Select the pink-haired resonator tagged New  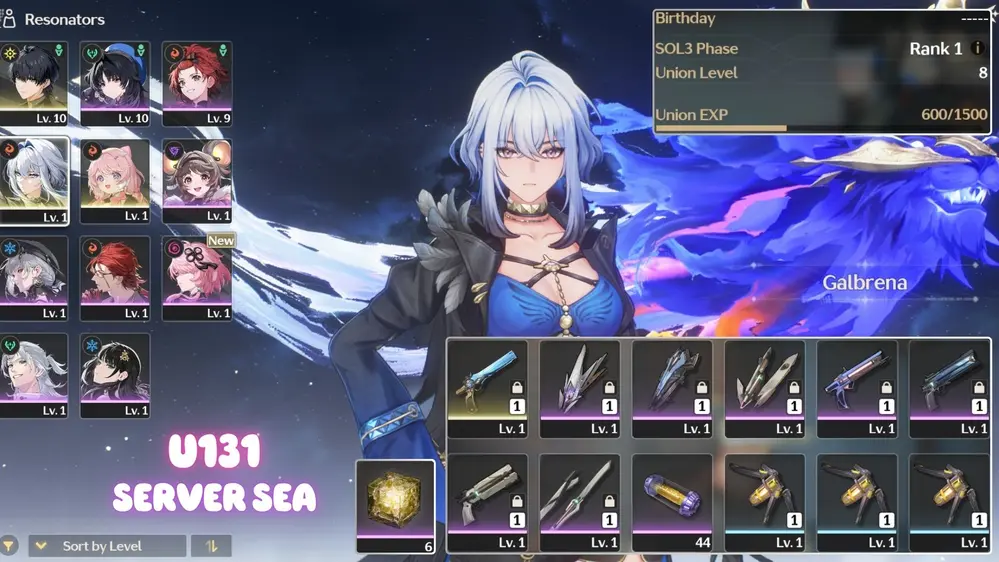pyautogui.click(x=197, y=278)
